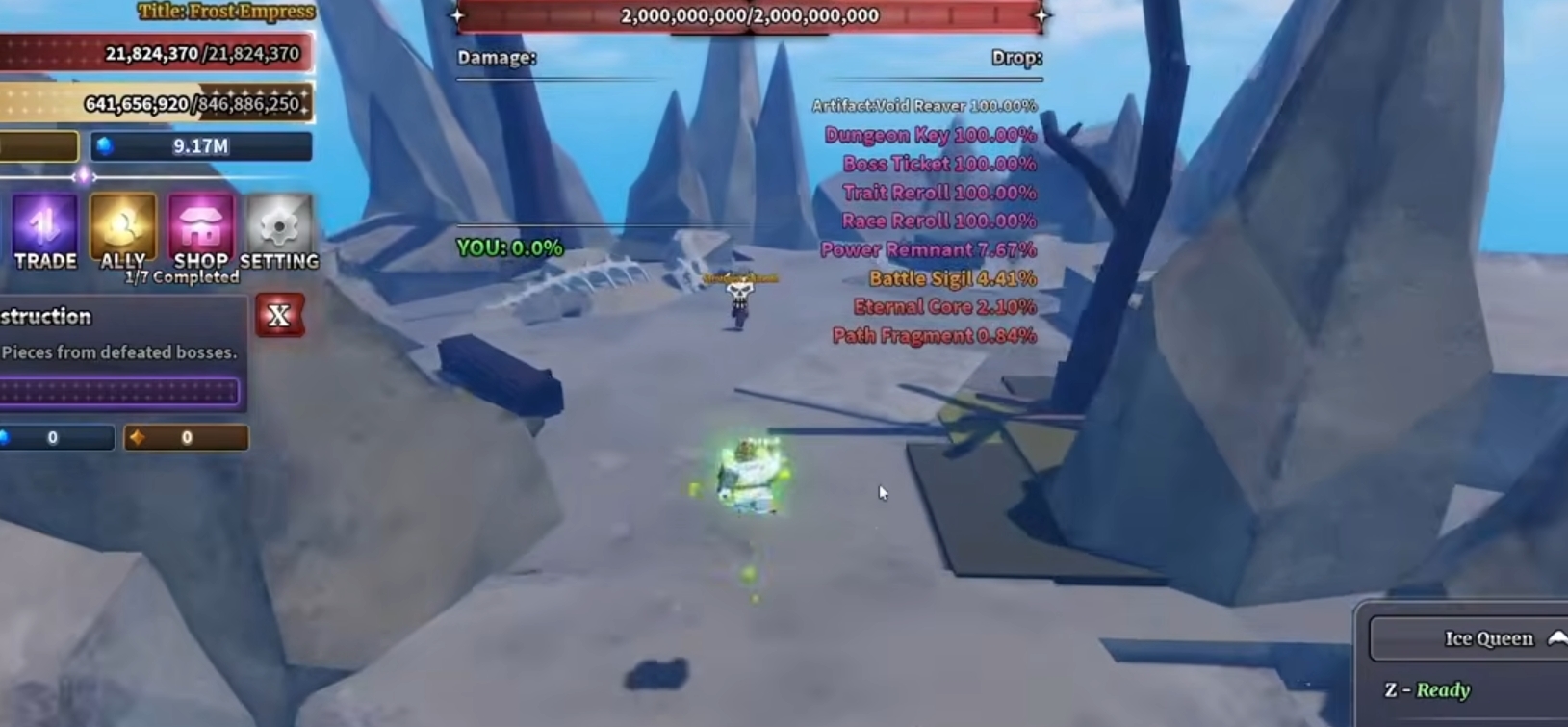Click the boss 2,000,000,000 health bar

pyautogui.click(x=751, y=14)
